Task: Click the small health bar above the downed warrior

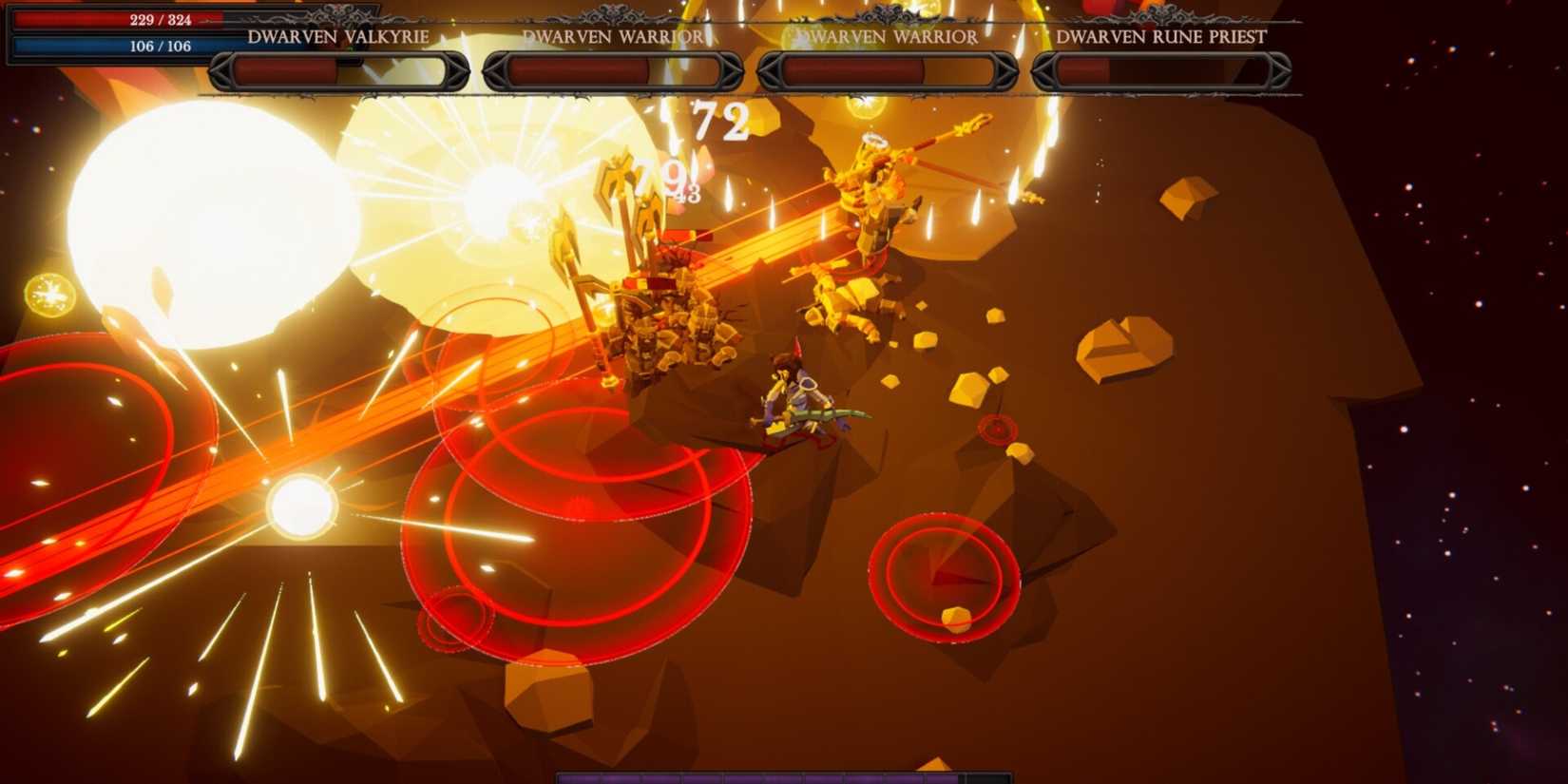Action: pyautogui.click(x=679, y=236)
